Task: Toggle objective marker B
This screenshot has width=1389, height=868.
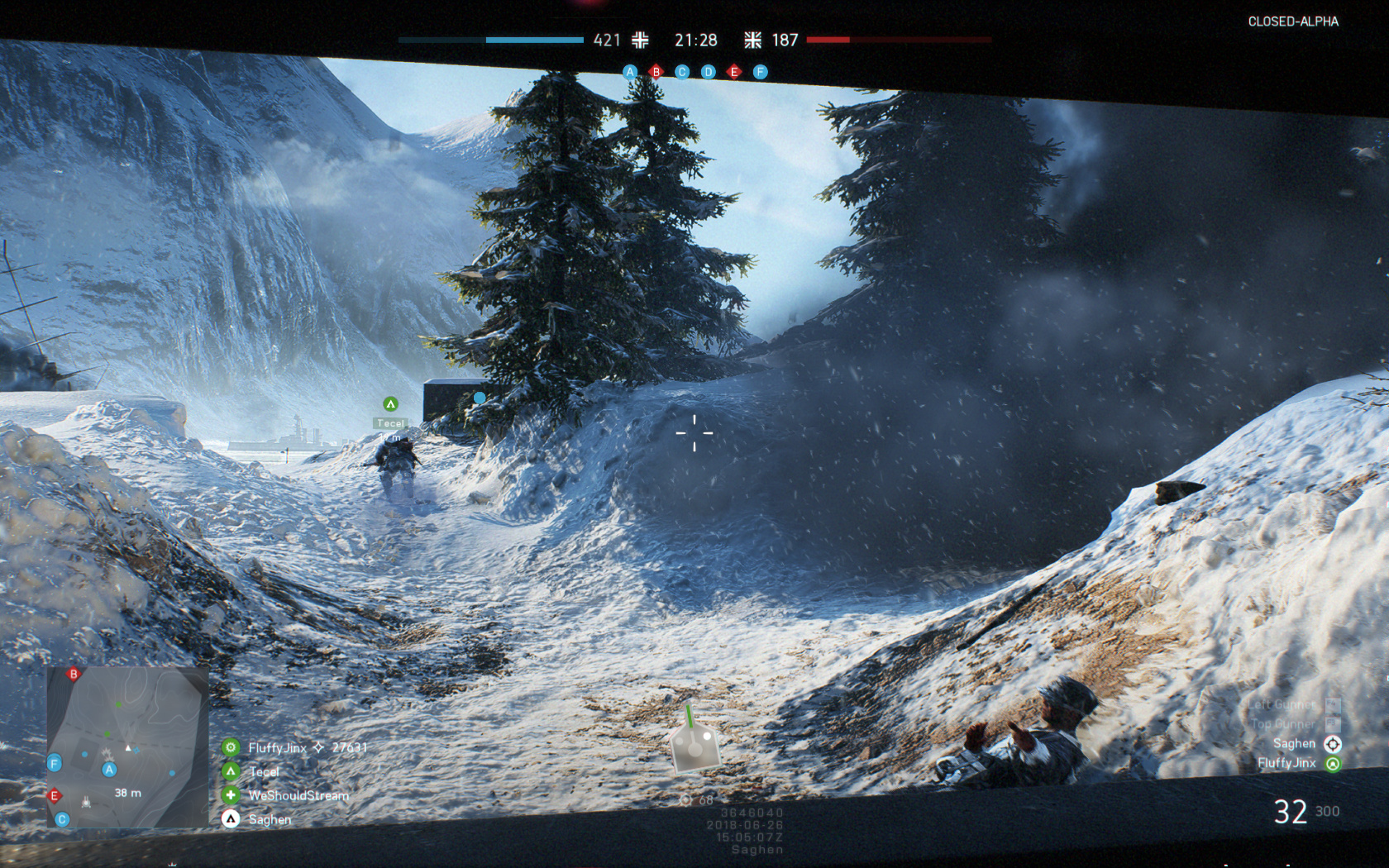Action: [656, 72]
